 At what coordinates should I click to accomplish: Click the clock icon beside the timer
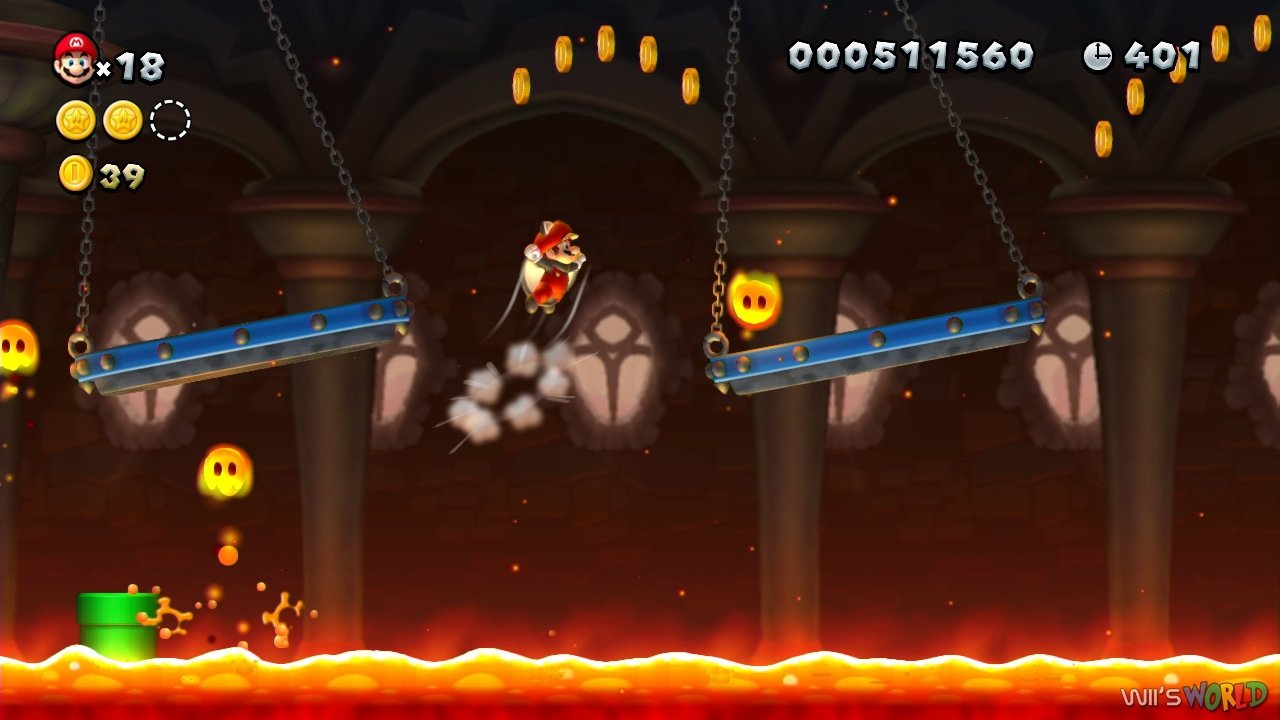tap(1097, 56)
